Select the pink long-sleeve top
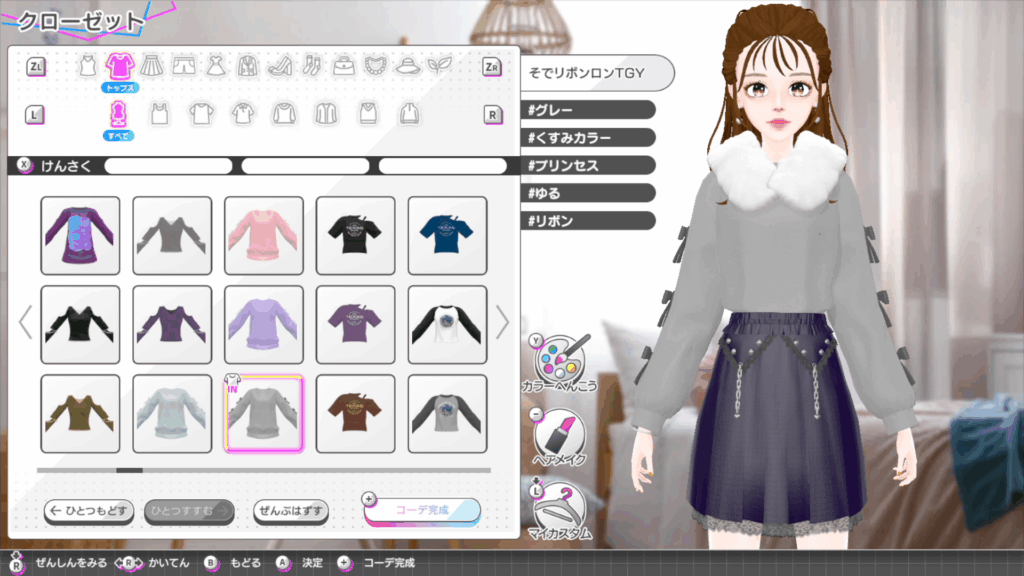This screenshot has height=576, width=1024. coord(263,235)
